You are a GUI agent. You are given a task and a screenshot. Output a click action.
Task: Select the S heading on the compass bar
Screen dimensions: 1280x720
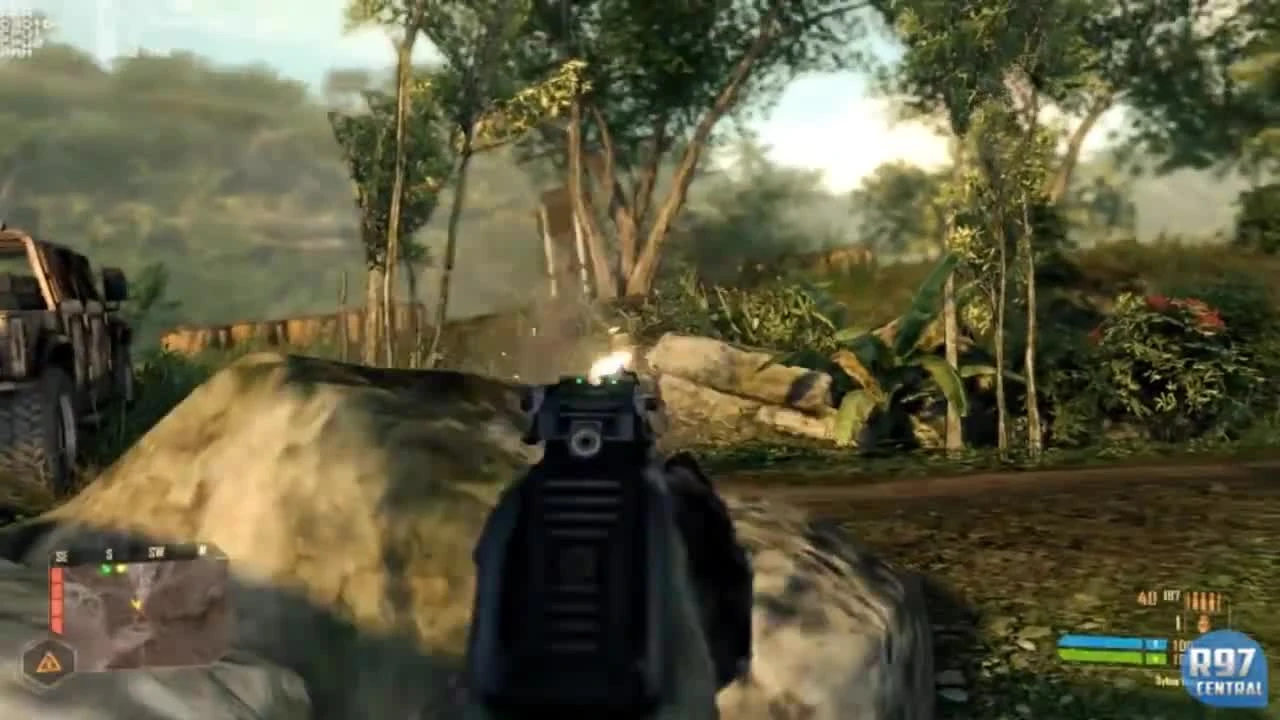coord(108,551)
